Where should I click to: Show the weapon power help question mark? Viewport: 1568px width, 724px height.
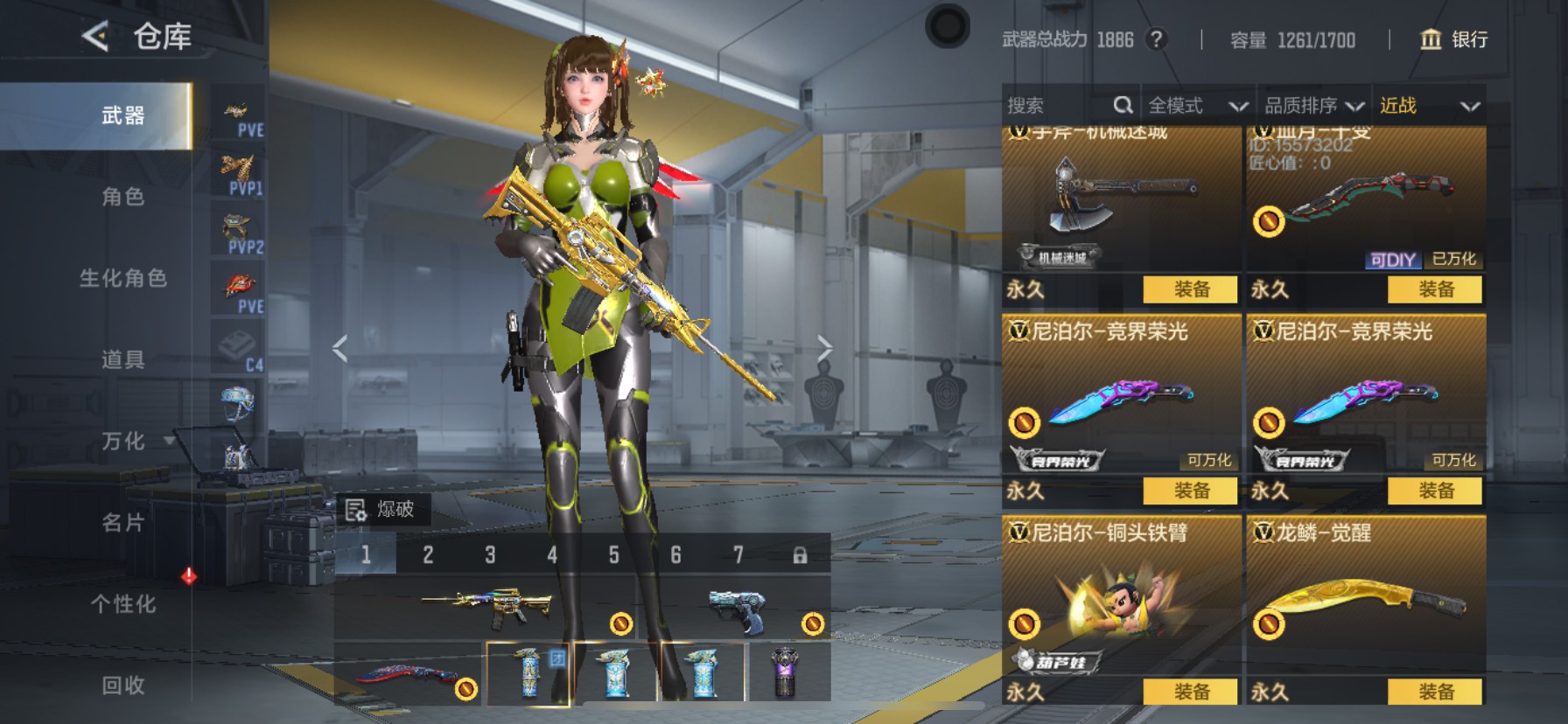coord(1157,39)
